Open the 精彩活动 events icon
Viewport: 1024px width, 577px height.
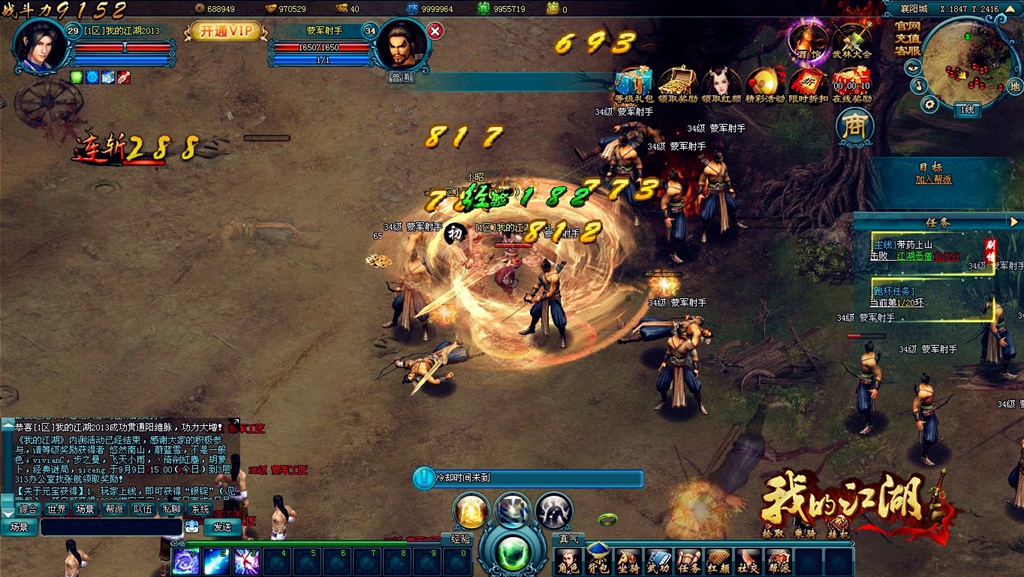pyautogui.click(x=766, y=82)
